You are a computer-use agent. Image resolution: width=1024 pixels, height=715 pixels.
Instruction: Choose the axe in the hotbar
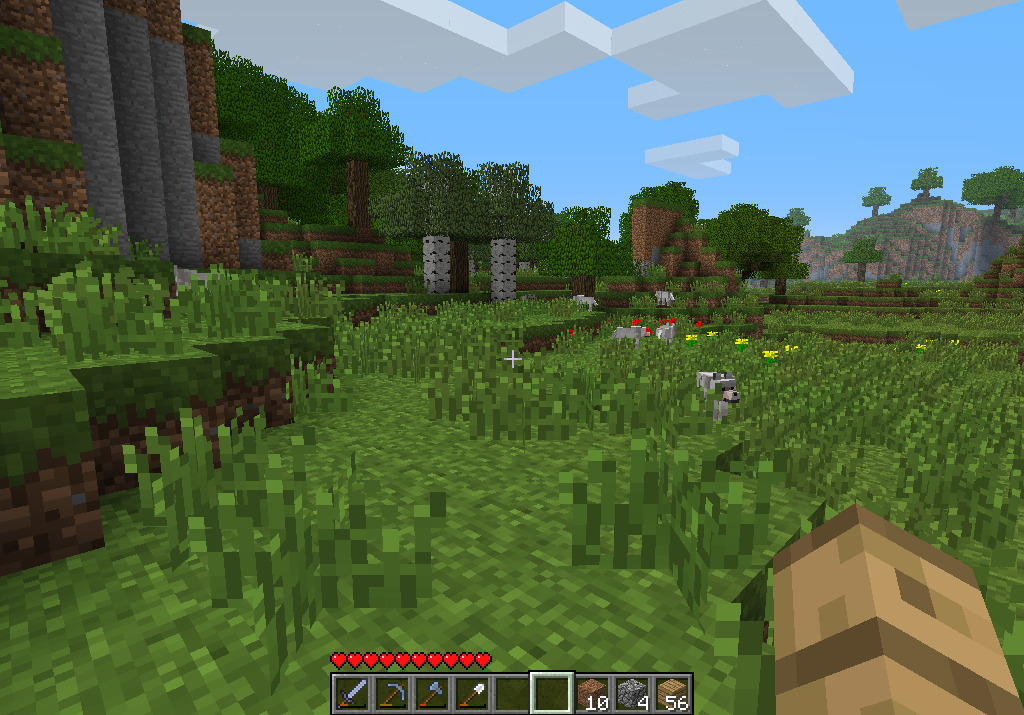[x=431, y=692]
